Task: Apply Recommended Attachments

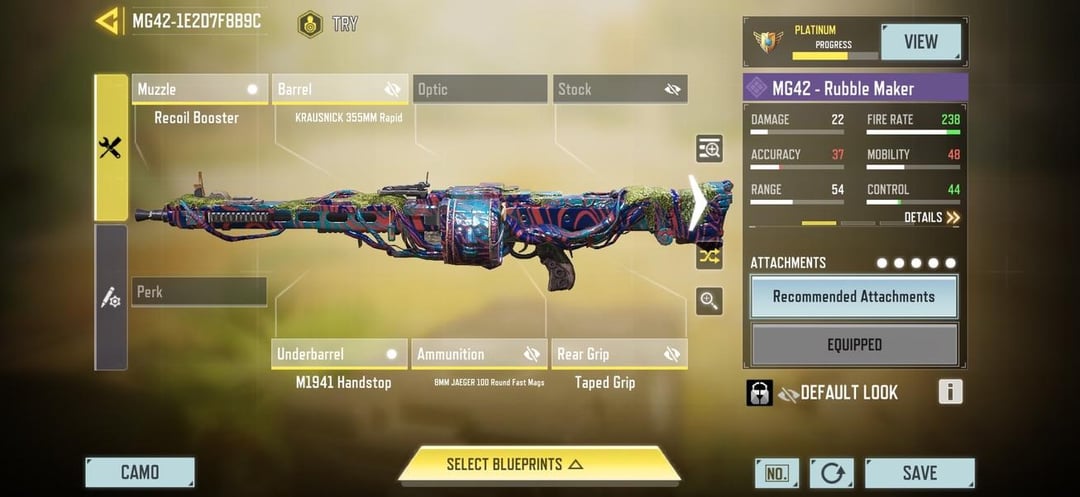Action: (x=854, y=297)
